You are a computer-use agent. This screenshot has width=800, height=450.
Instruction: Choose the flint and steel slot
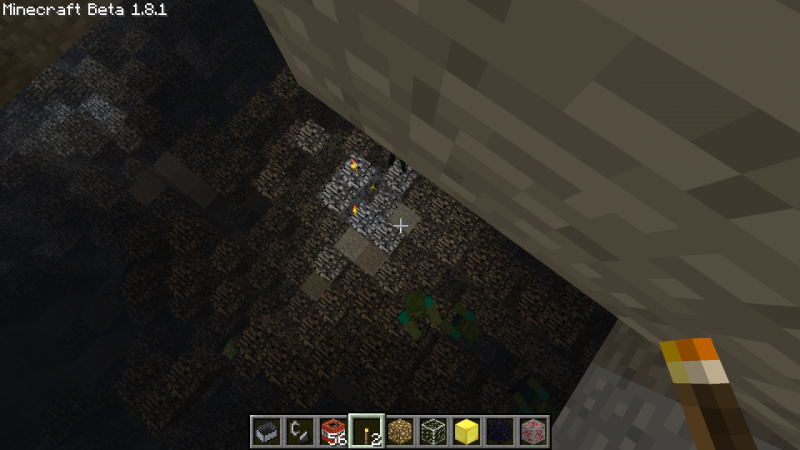[x=299, y=431]
